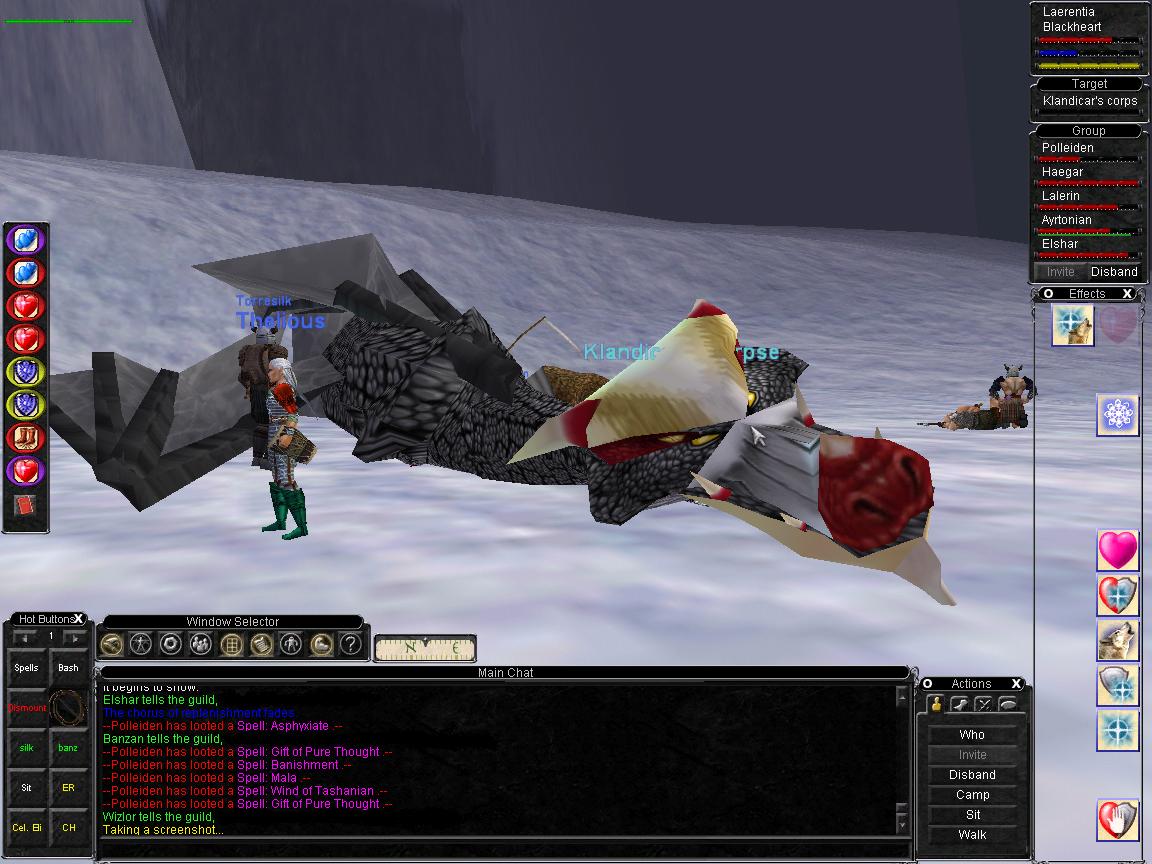Go to next hot button page

[74, 637]
